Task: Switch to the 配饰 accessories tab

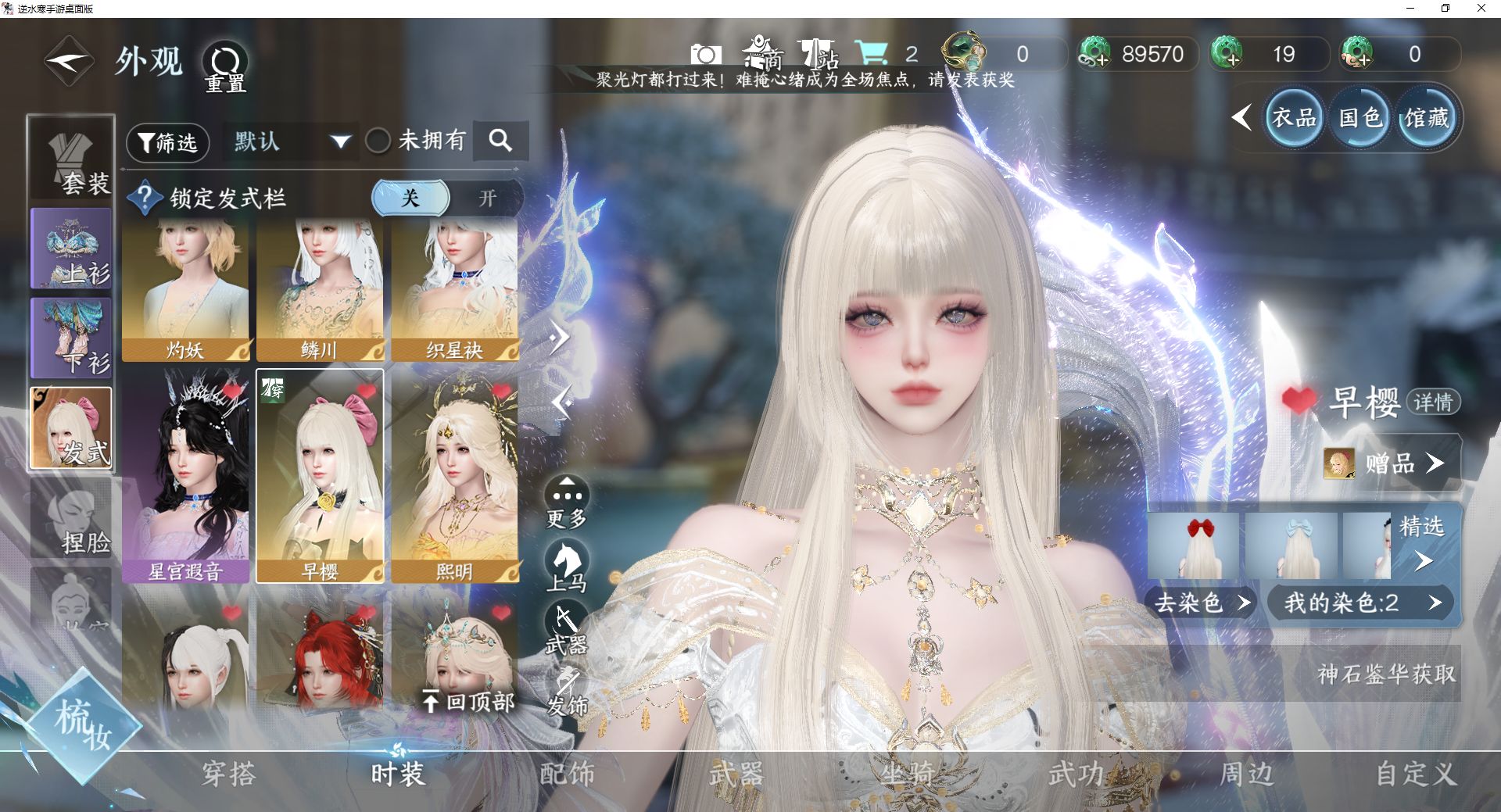Action: (567, 774)
